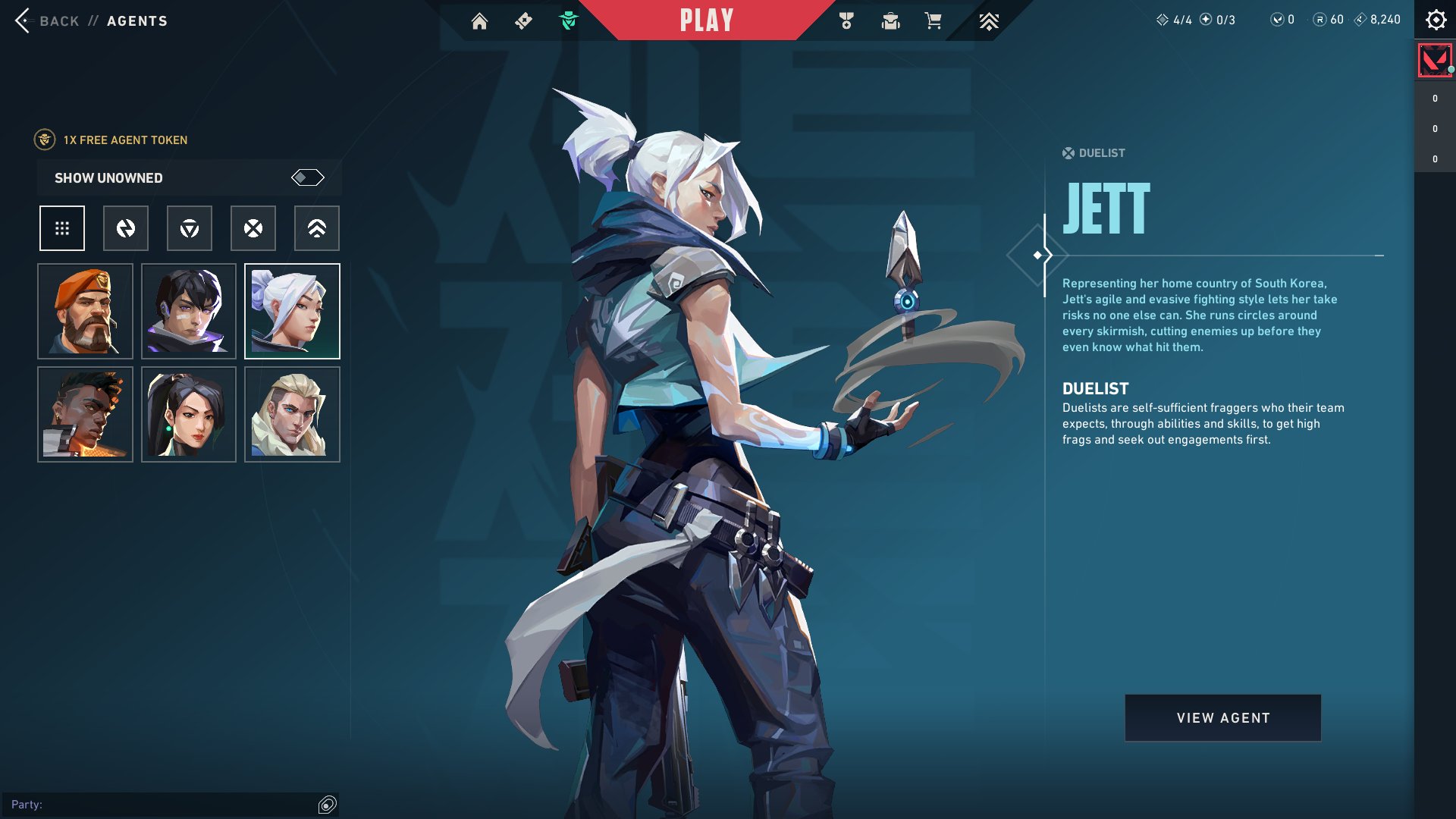Viewport: 1456px width, 819px height.
Task: Show all agents with the grid filter
Action: [x=62, y=228]
